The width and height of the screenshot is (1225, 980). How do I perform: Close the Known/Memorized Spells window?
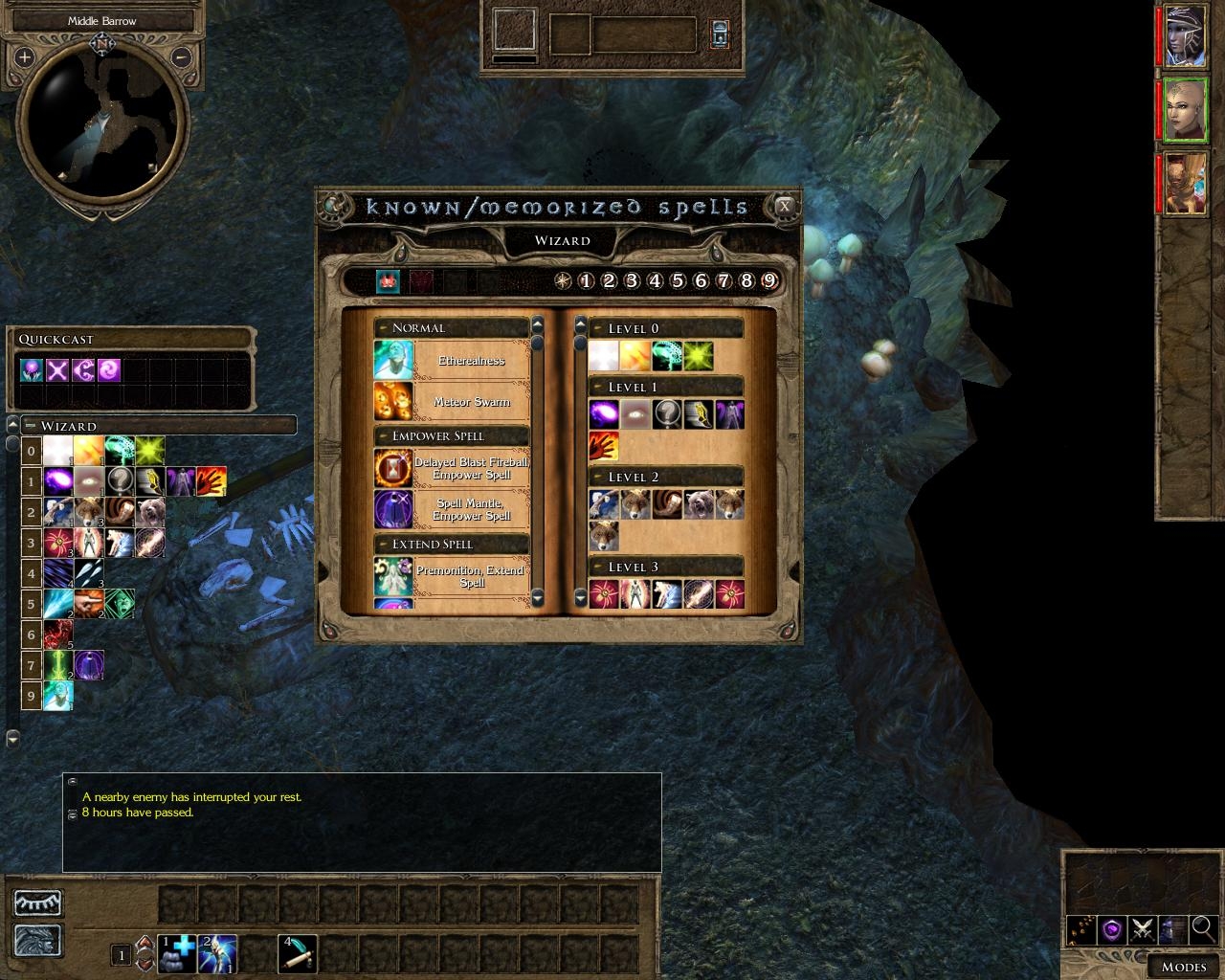(785, 206)
